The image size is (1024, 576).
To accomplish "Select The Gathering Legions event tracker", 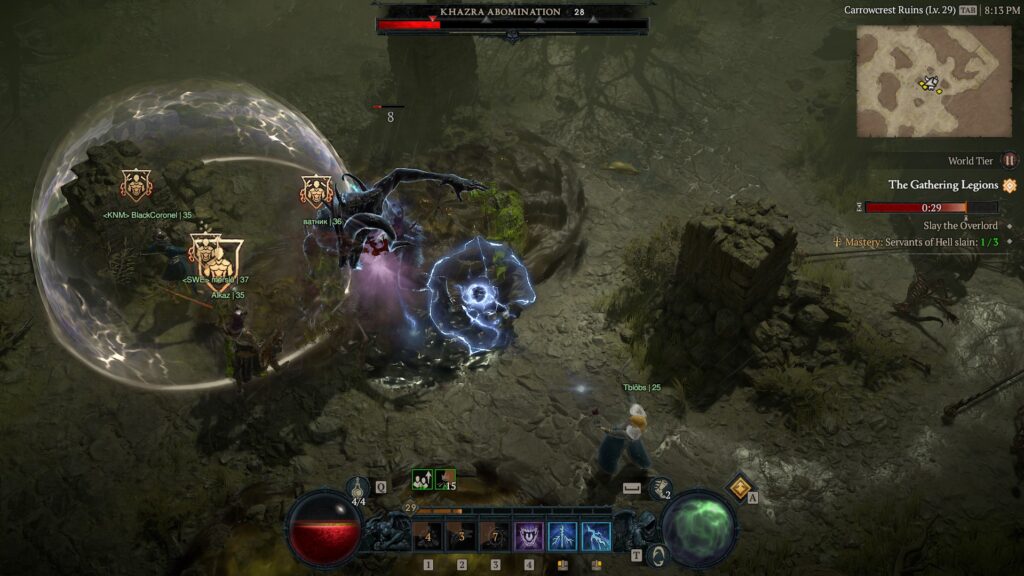I will point(943,185).
